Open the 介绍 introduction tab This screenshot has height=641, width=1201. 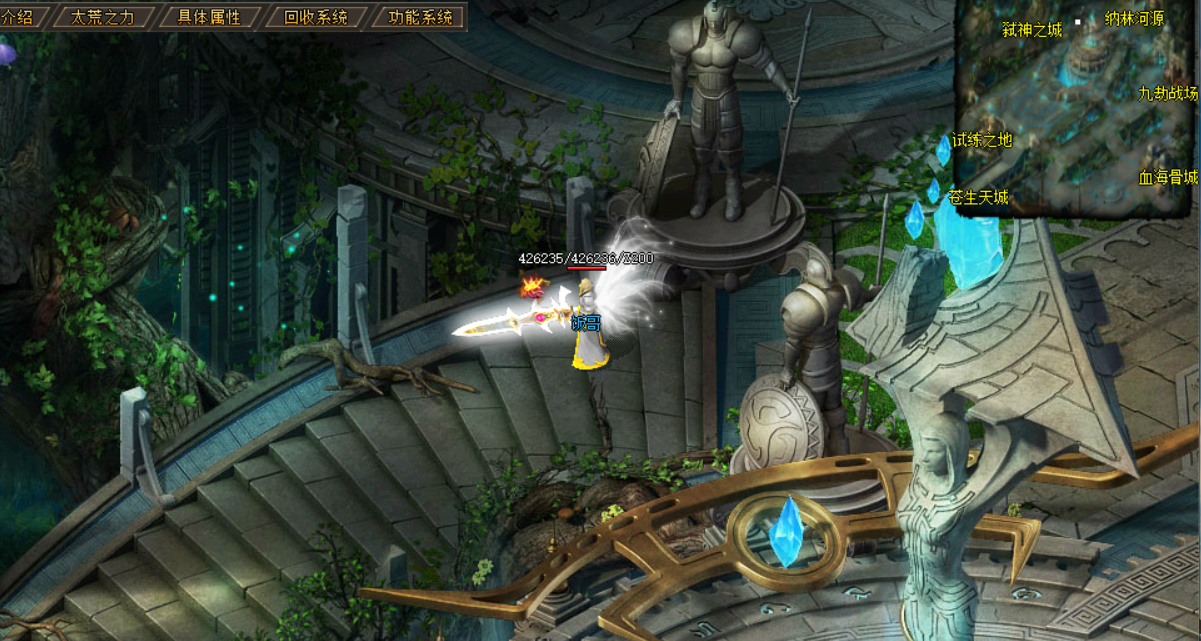coord(18,17)
